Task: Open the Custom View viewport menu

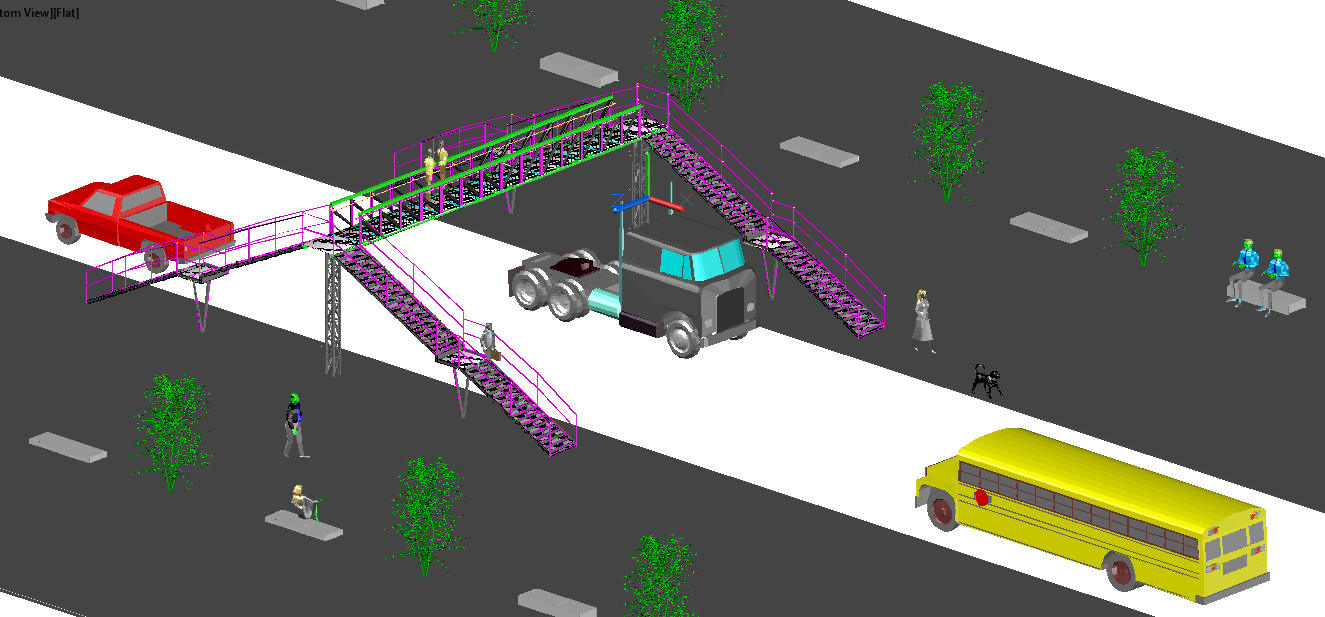Action: click(24, 13)
